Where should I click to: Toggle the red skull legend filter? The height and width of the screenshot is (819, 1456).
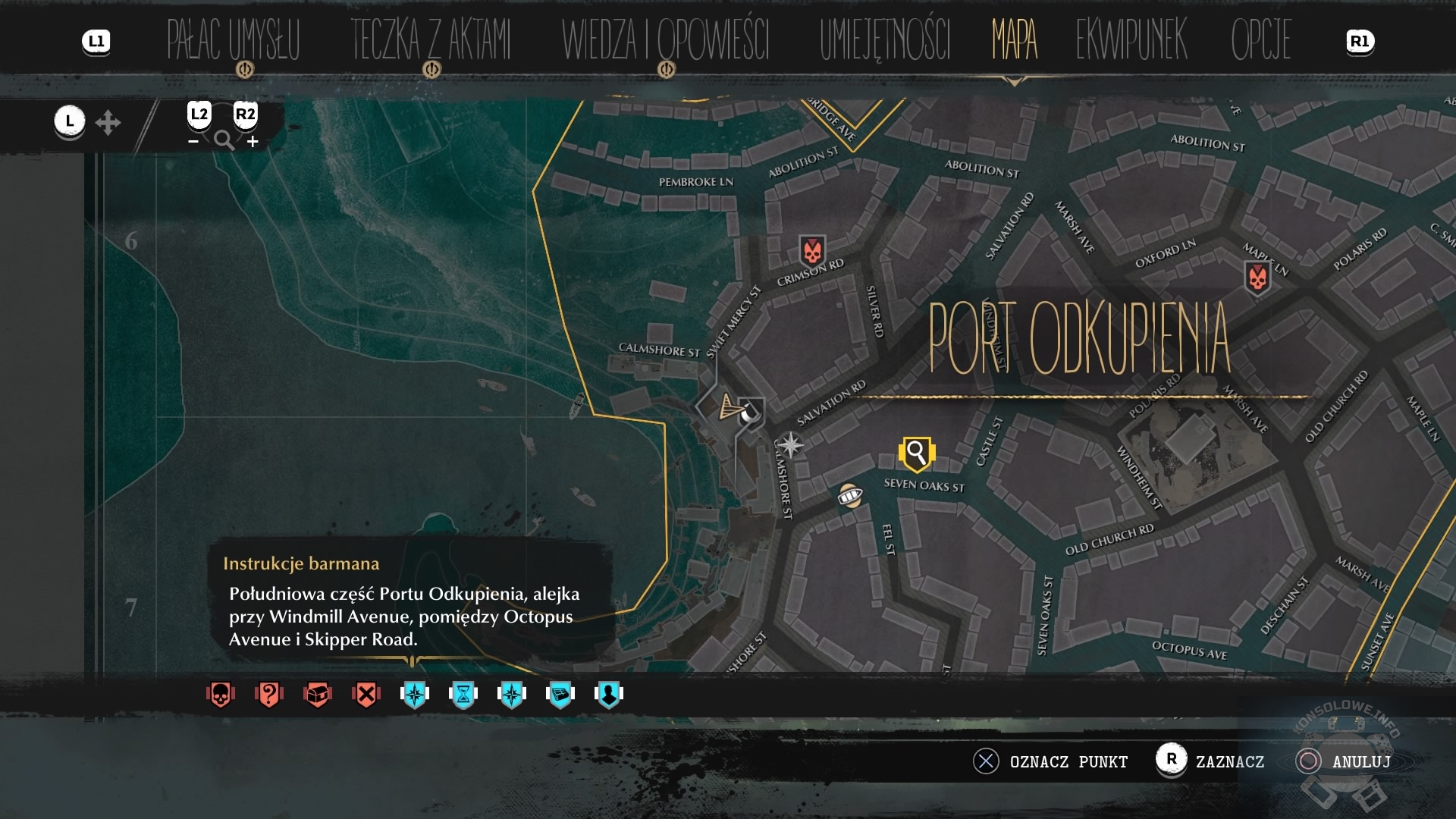pyautogui.click(x=220, y=694)
